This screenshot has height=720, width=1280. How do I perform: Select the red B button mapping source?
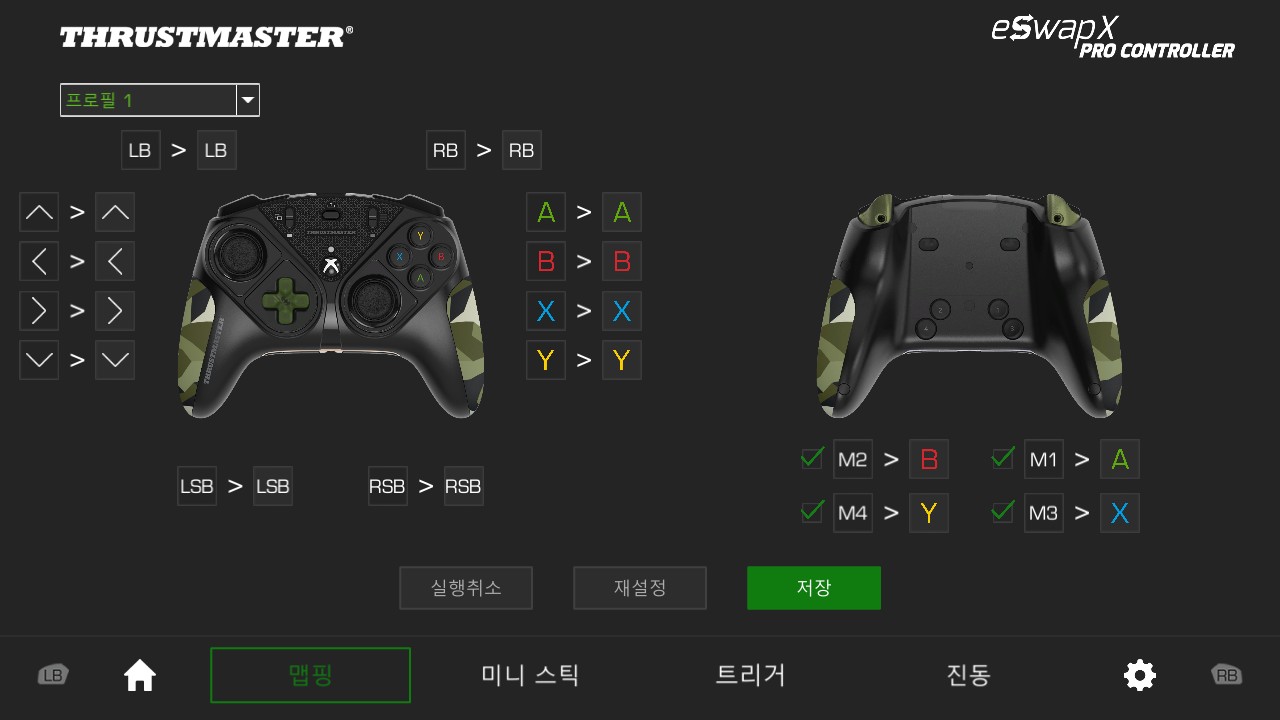coord(545,261)
